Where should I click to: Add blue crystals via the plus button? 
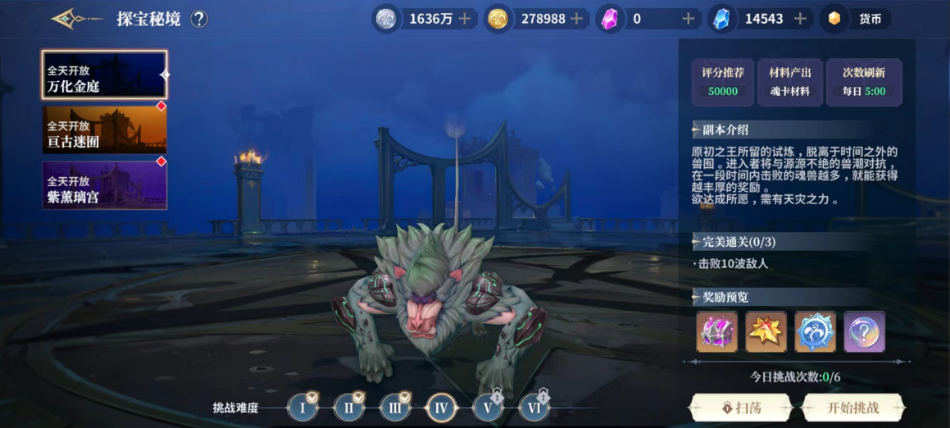point(799,19)
